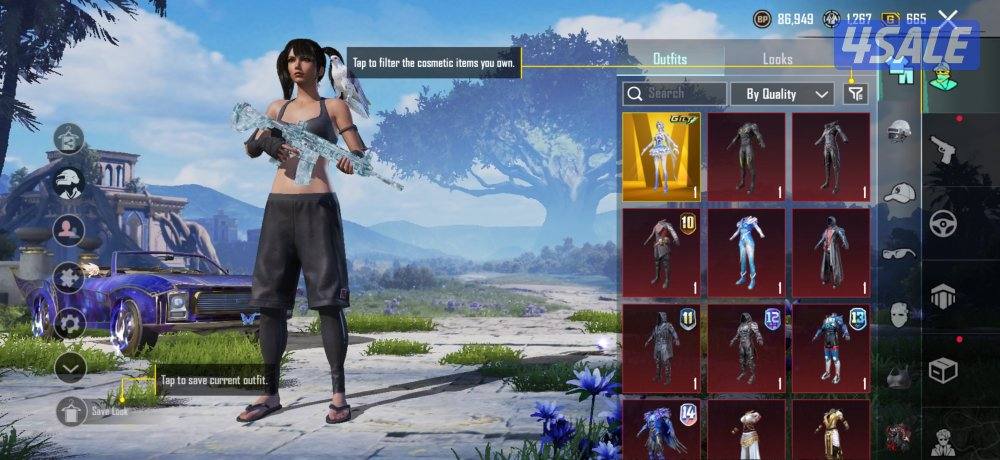Expand the down-arrow button on left sidebar

pos(69,367)
